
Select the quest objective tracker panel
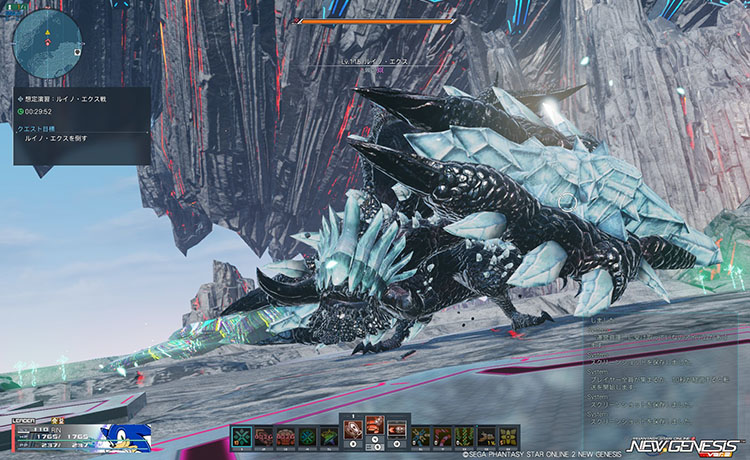point(82,125)
